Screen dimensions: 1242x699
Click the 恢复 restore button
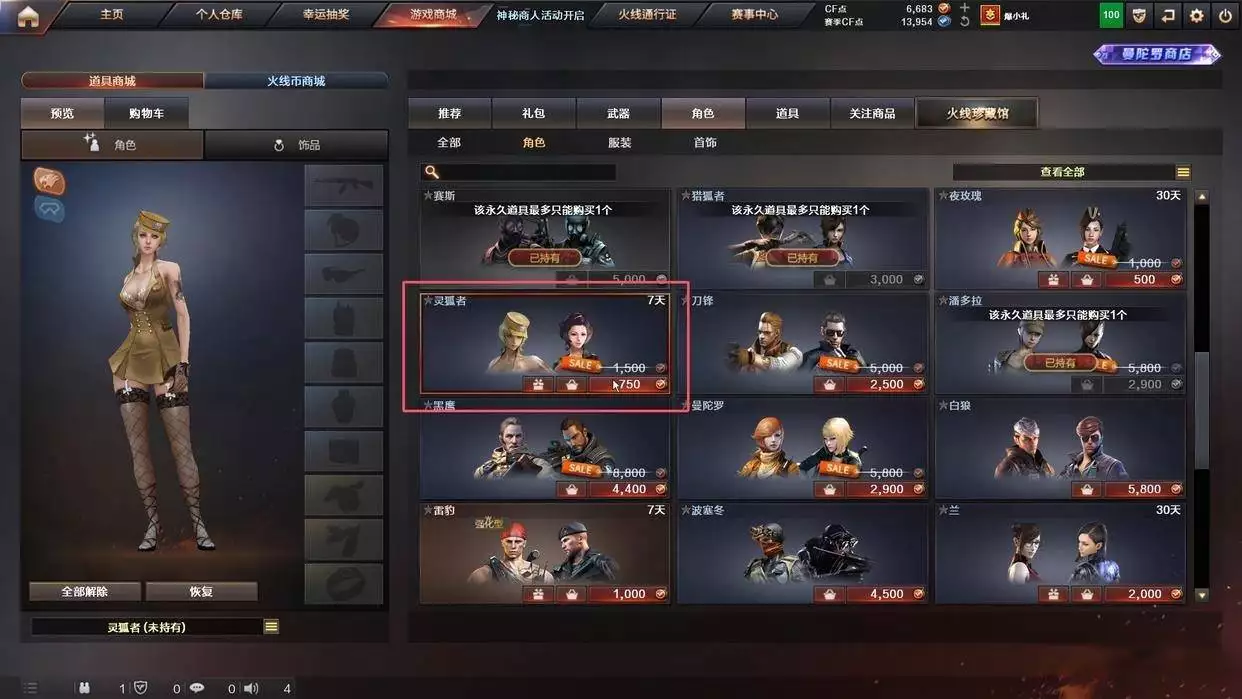pos(201,591)
